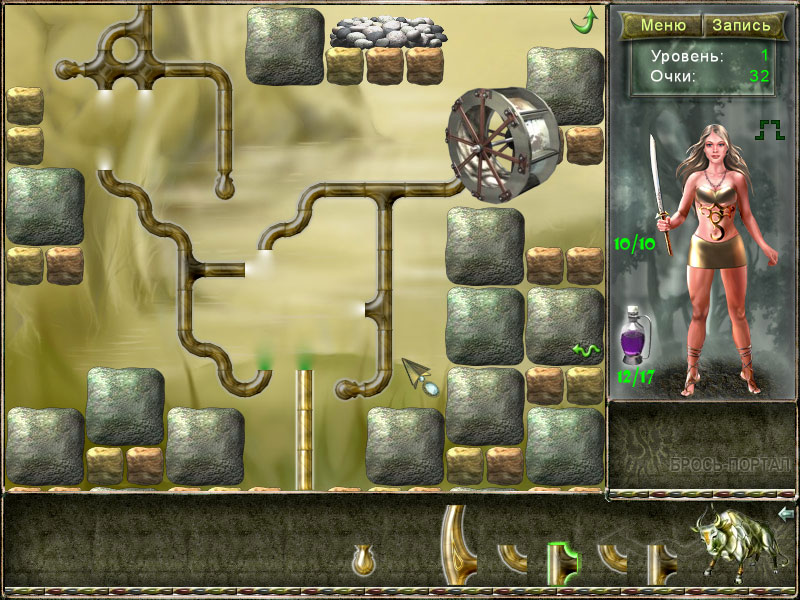
Task: Click the small arrow above the bull
Action: (x=786, y=514)
